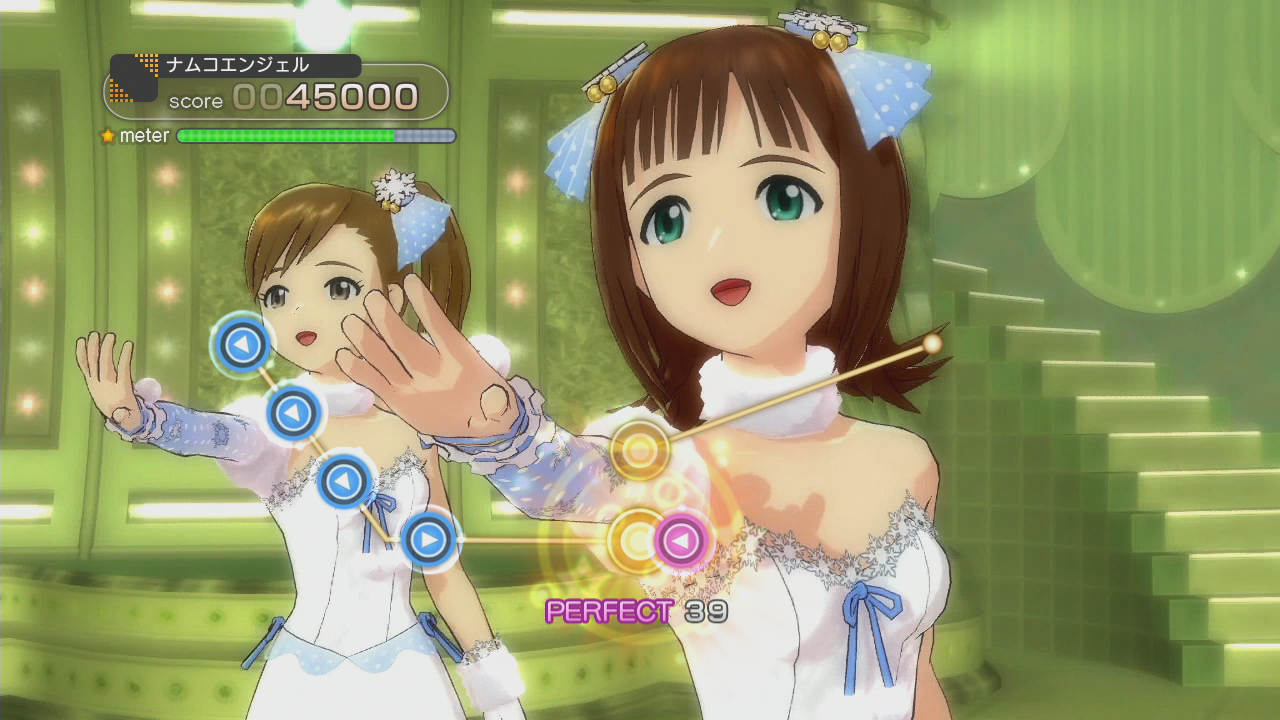Click the ナムコエンジェル unit name tag
This screenshot has height=720, width=1280.
pyautogui.click(x=237, y=65)
